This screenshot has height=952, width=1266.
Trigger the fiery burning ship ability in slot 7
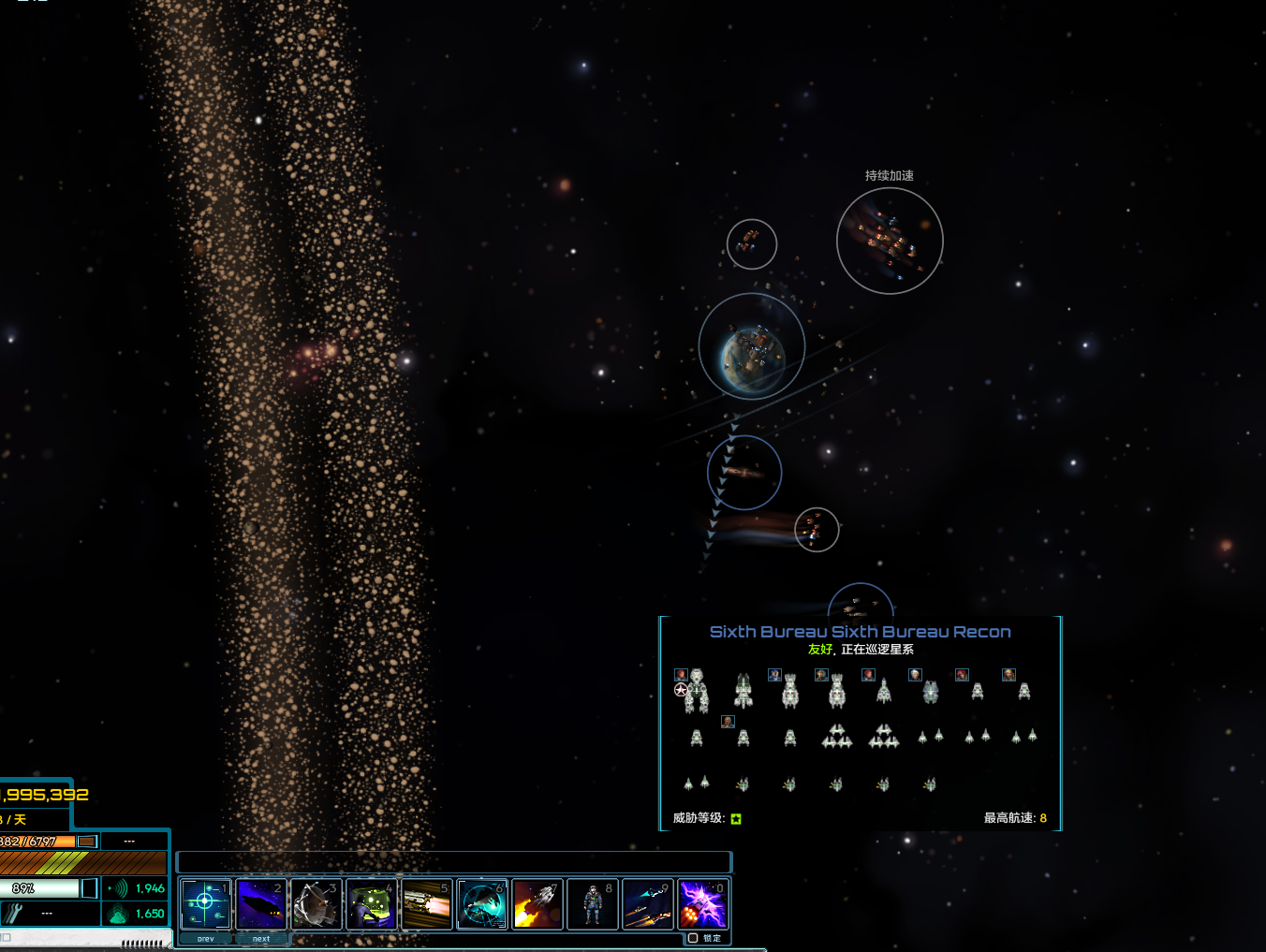coord(537,903)
